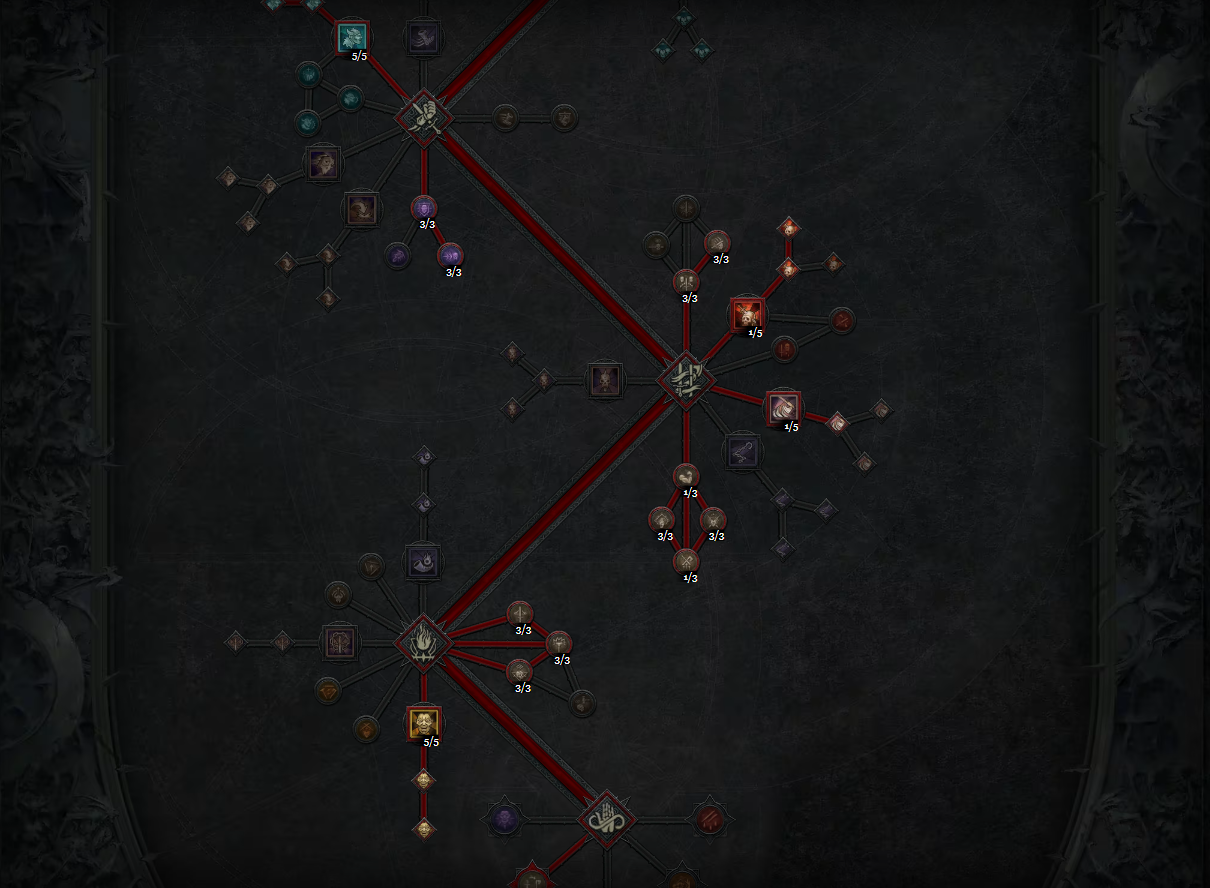The width and height of the screenshot is (1210, 888).
Task: Click the hammer passive with 3/3 right of flame hub
Action: pyautogui.click(x=559, y=643)
